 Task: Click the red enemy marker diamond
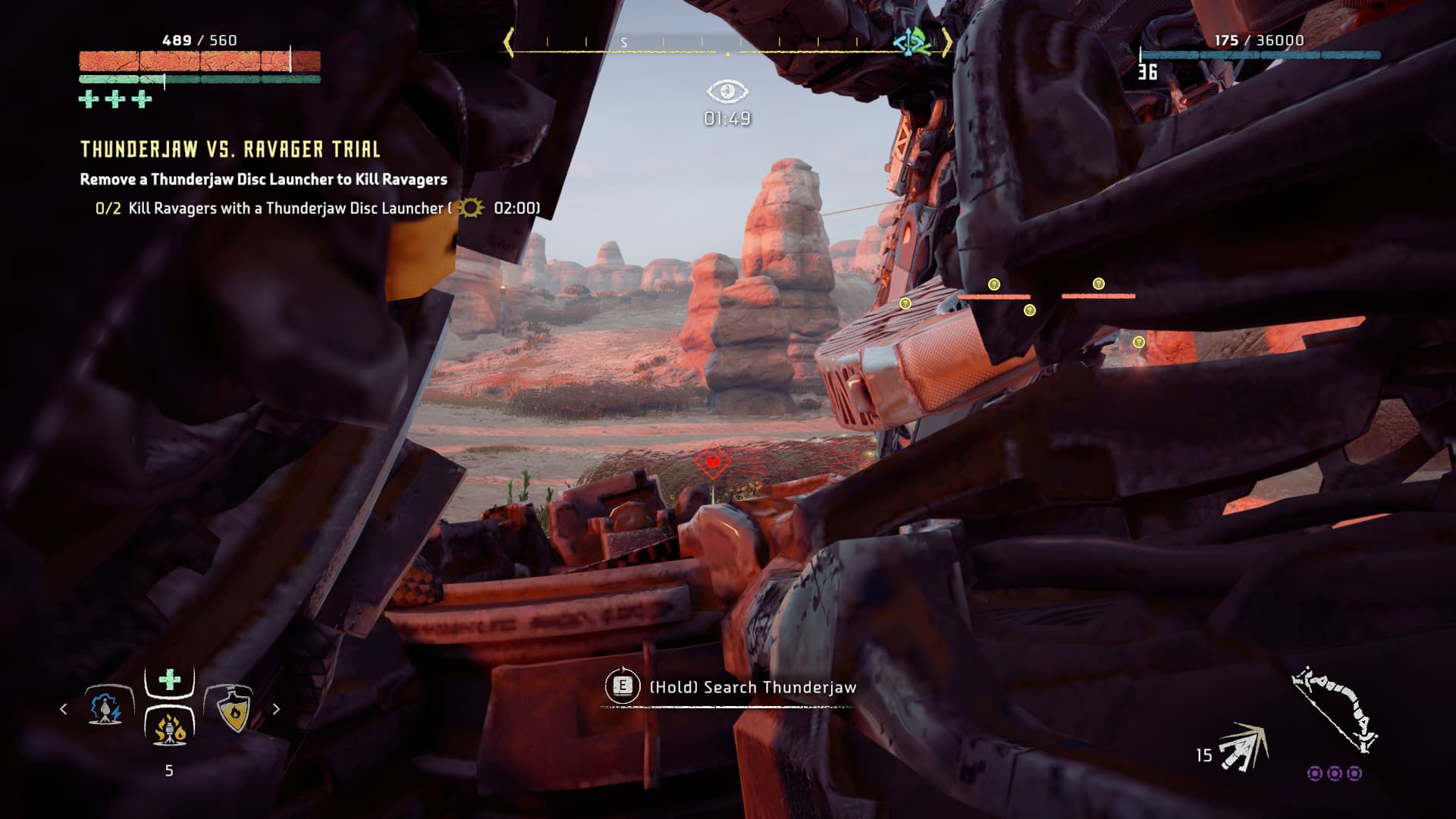(x=712, y=460)
